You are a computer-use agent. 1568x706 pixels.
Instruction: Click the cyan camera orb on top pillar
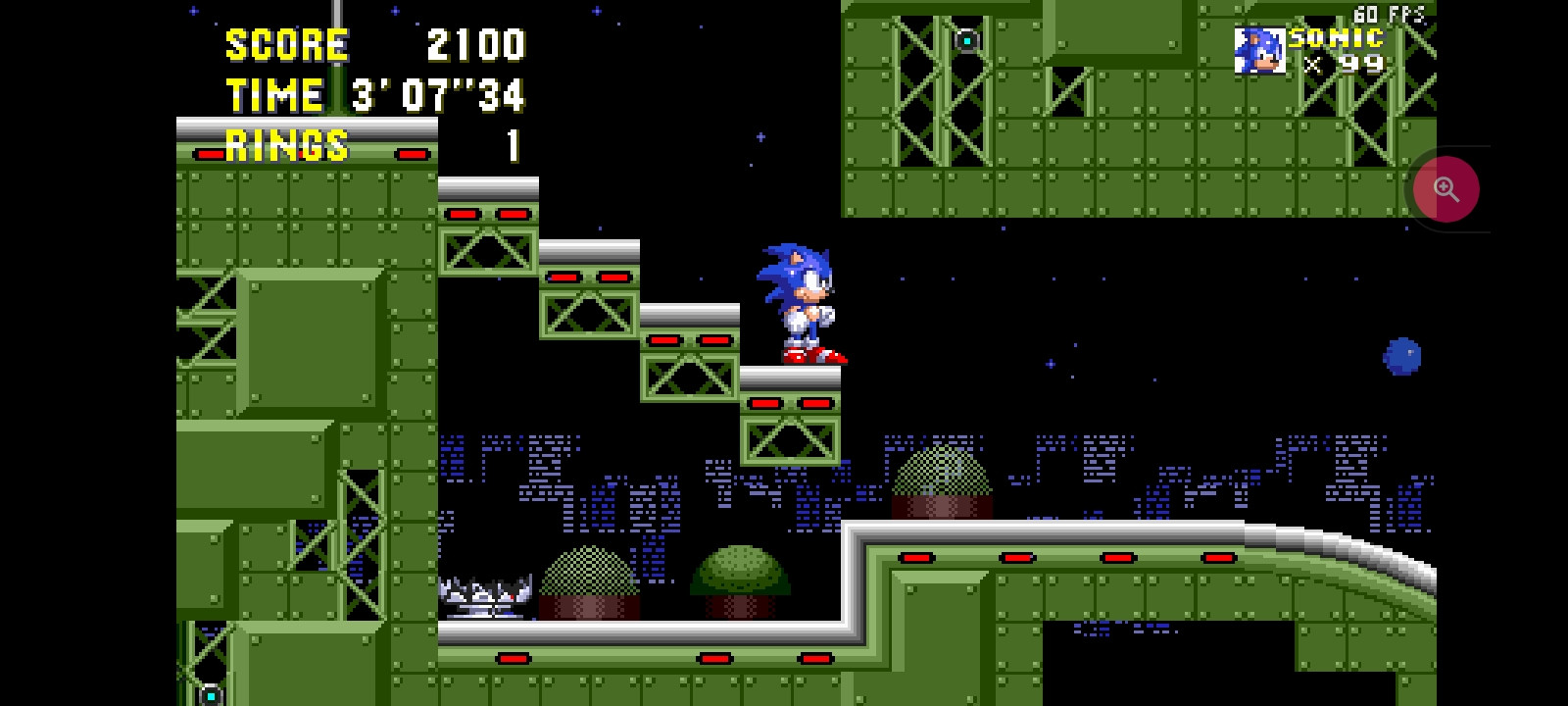coord(965,39)
